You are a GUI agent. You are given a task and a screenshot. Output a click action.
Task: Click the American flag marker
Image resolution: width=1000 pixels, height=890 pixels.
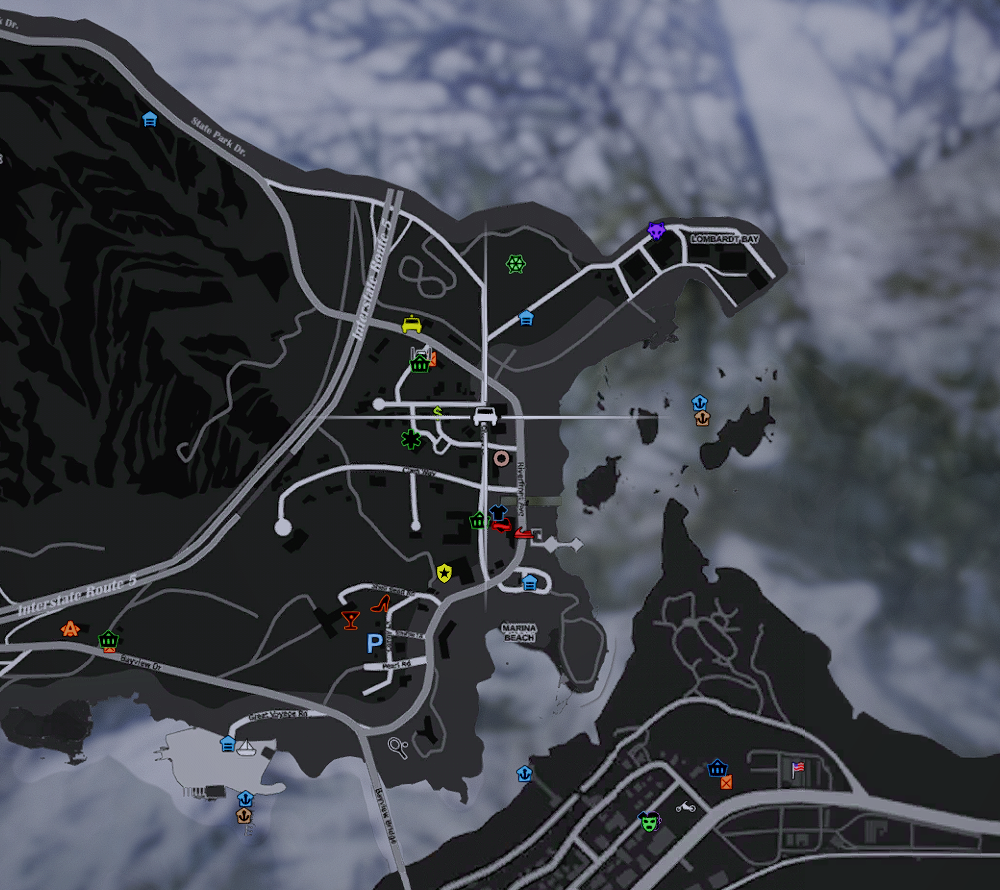[x=797, y=768]
